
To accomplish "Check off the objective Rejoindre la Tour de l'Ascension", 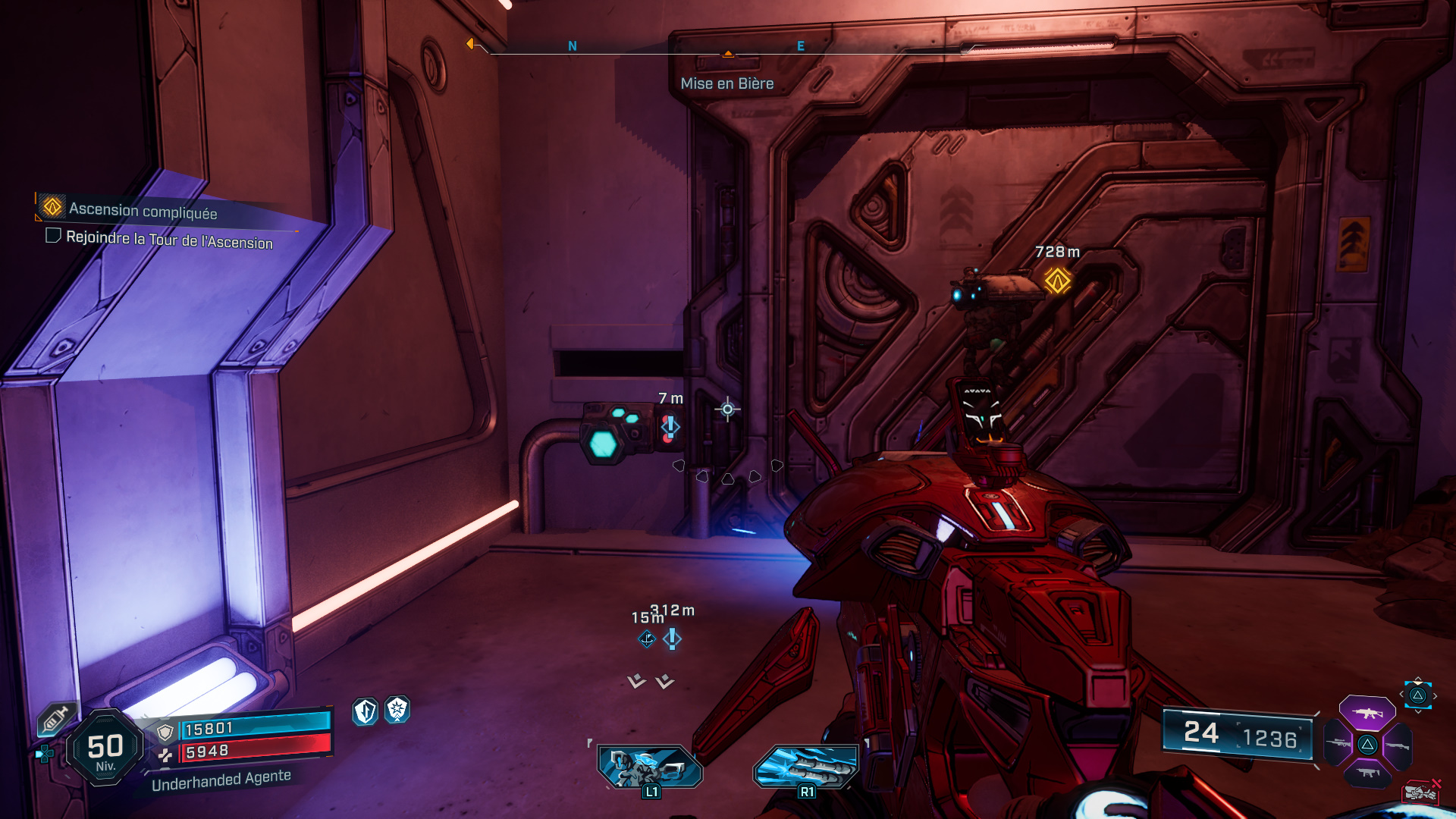I will coord(53,237).
